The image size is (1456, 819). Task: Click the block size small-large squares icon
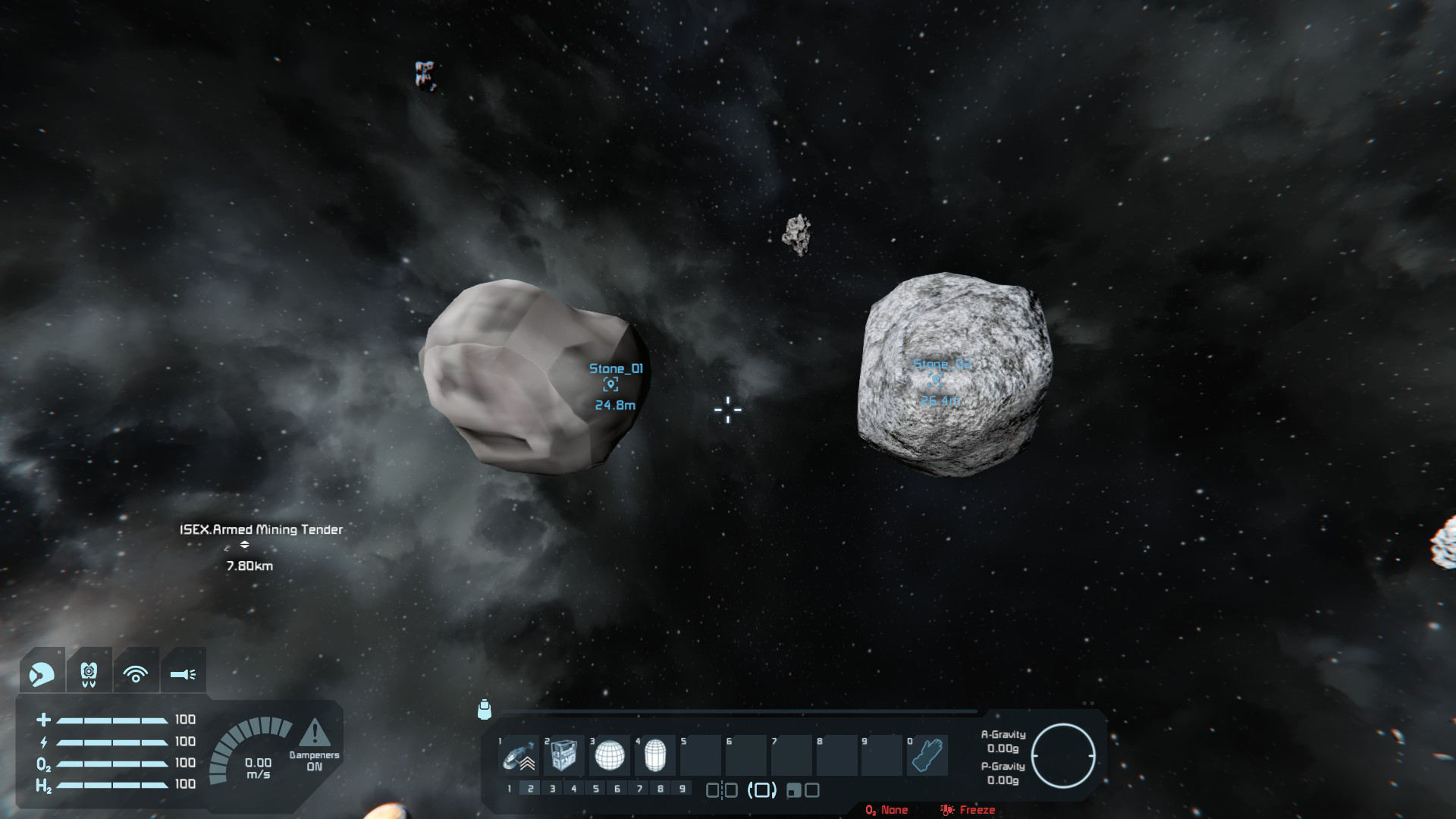coord(803,790)
